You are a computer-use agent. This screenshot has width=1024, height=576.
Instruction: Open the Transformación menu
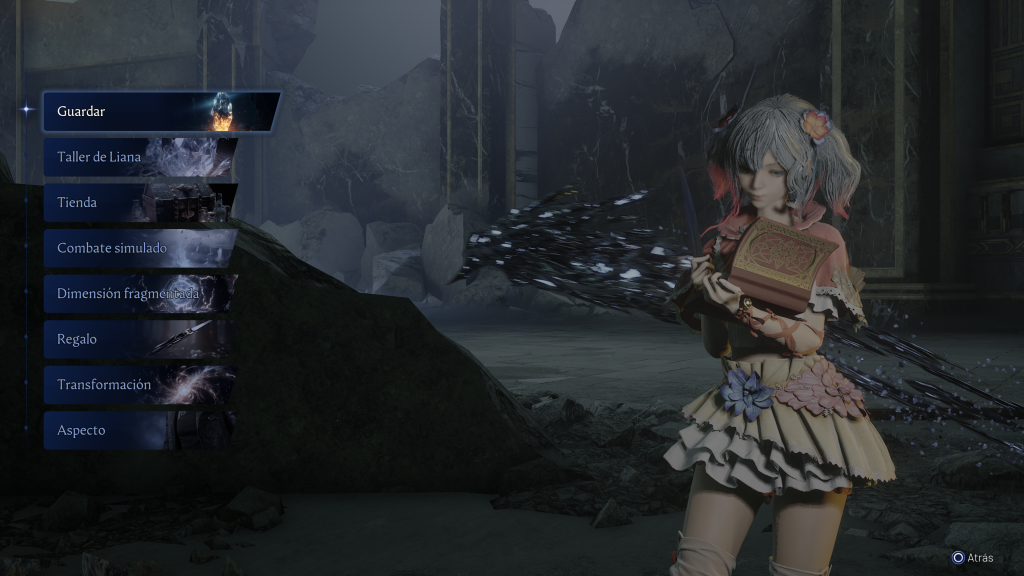point(140,385)
